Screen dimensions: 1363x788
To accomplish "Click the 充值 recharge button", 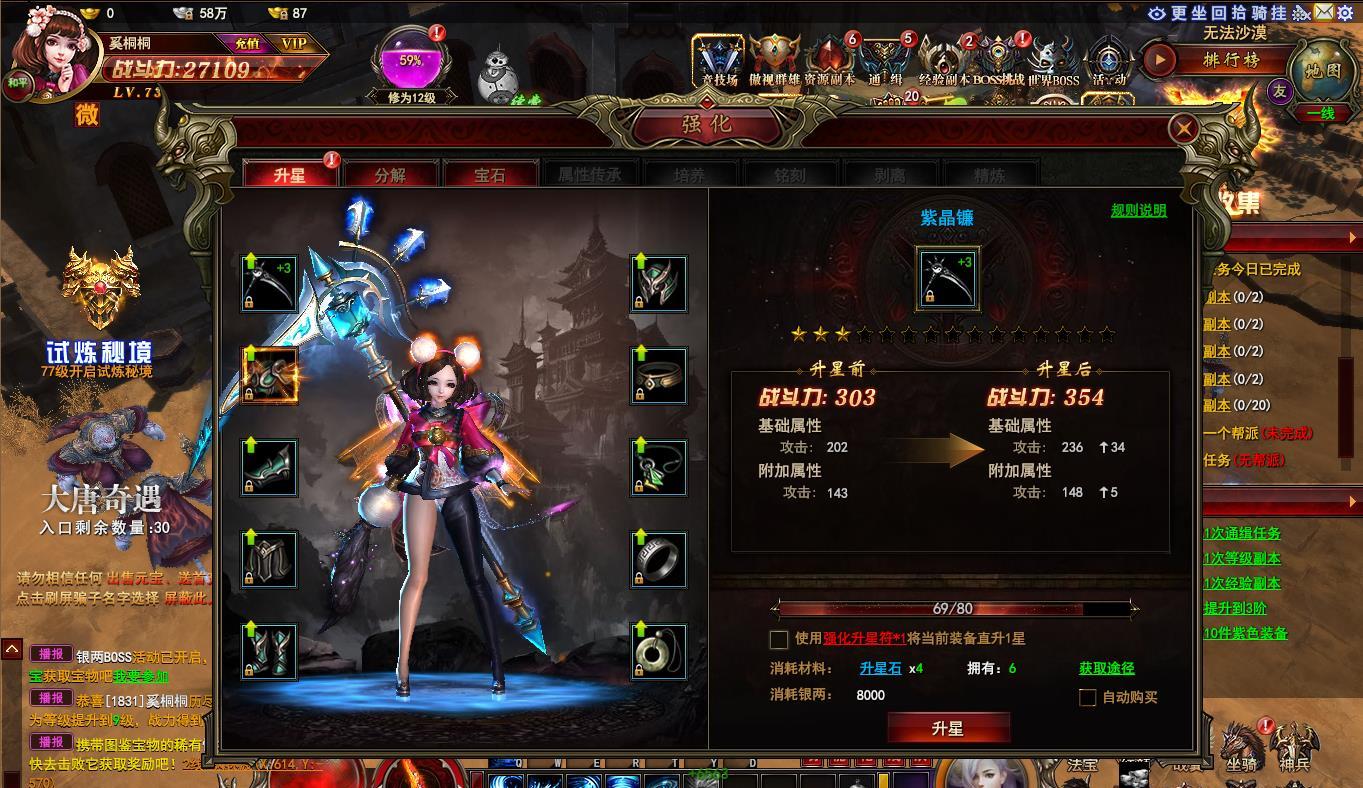I will 247,44.
